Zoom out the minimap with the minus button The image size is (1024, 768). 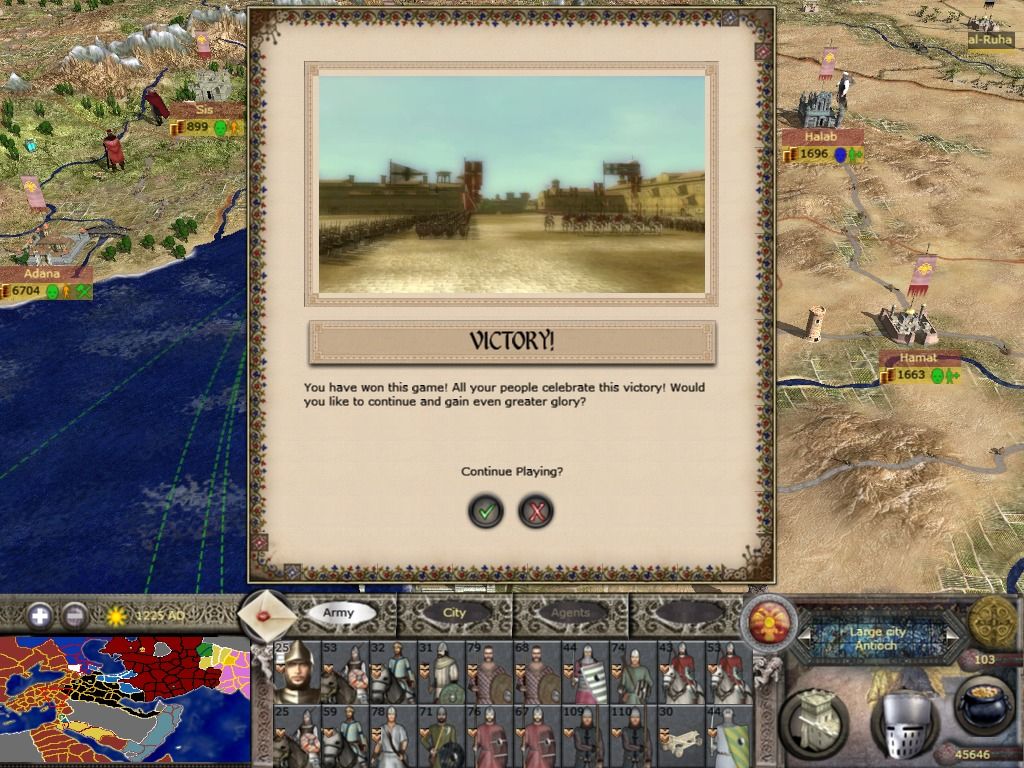click(x=75, y=615)
